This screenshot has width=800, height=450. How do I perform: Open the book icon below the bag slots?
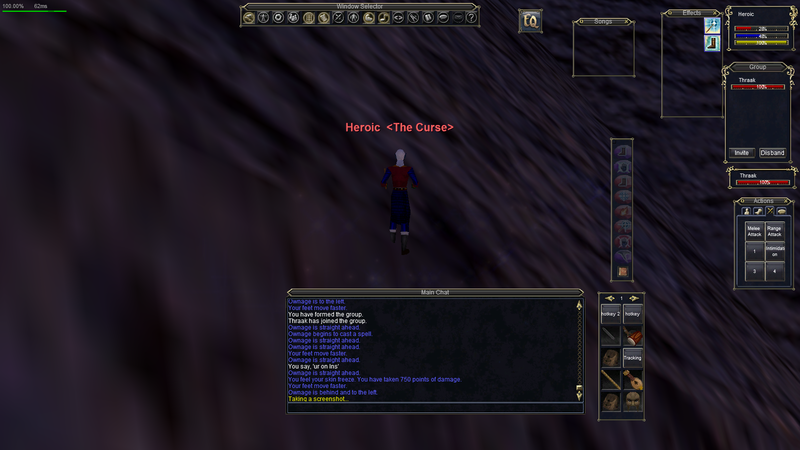point(623,272)
